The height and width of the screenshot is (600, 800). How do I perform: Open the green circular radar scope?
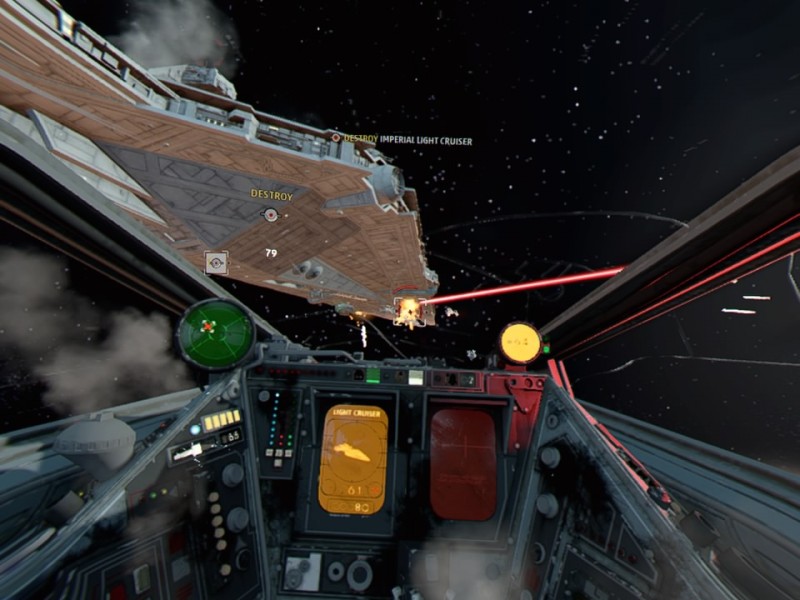[214, 331]
